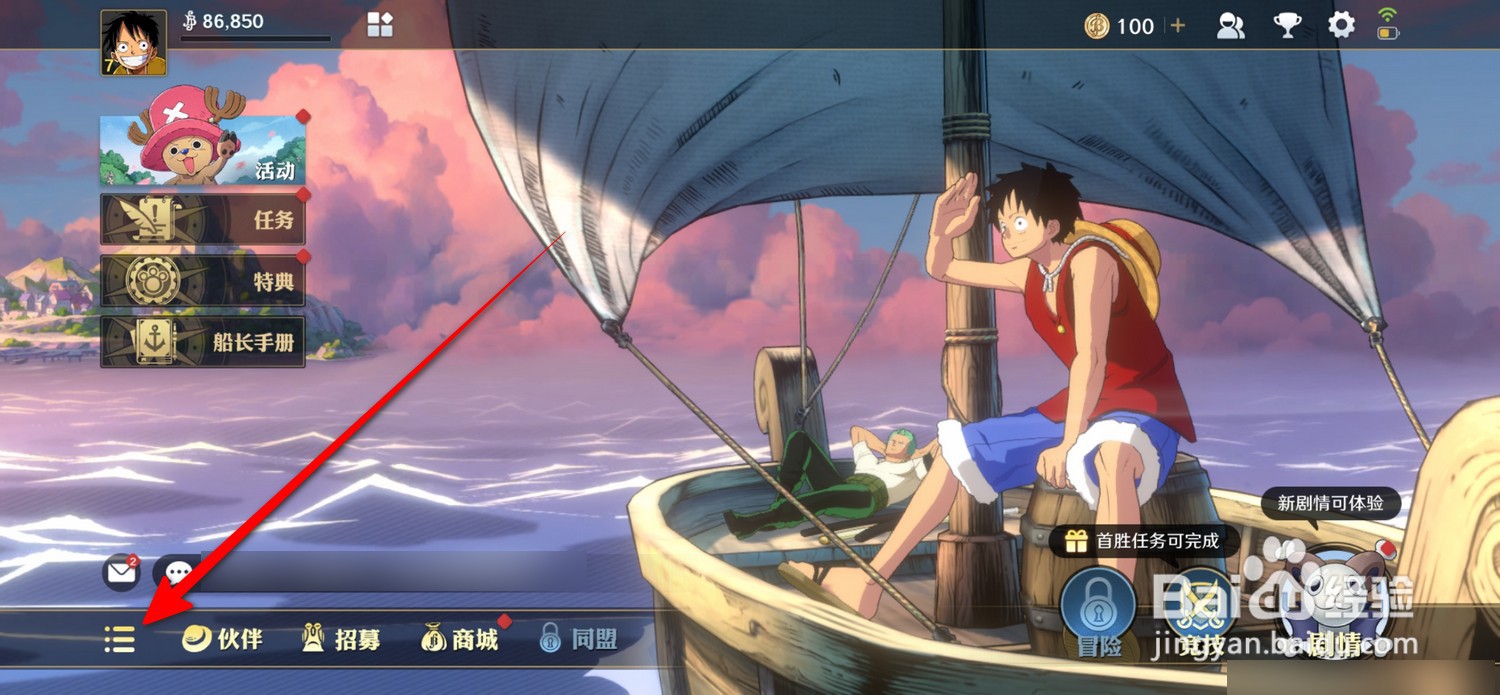Open the gear settings icon
The height and width of the screenshot is (695, 1500).
(x=1341, y=26)
